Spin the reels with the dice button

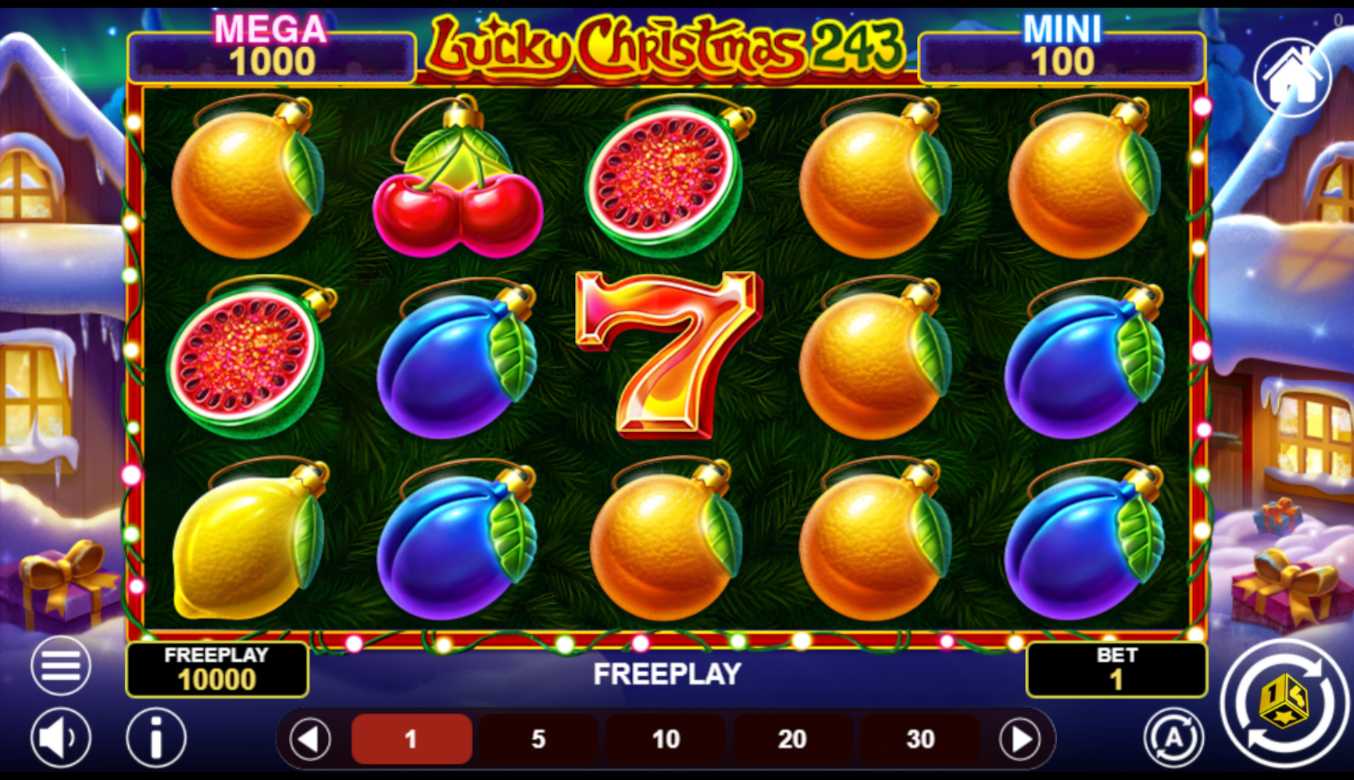click(x=1285, y=703)
